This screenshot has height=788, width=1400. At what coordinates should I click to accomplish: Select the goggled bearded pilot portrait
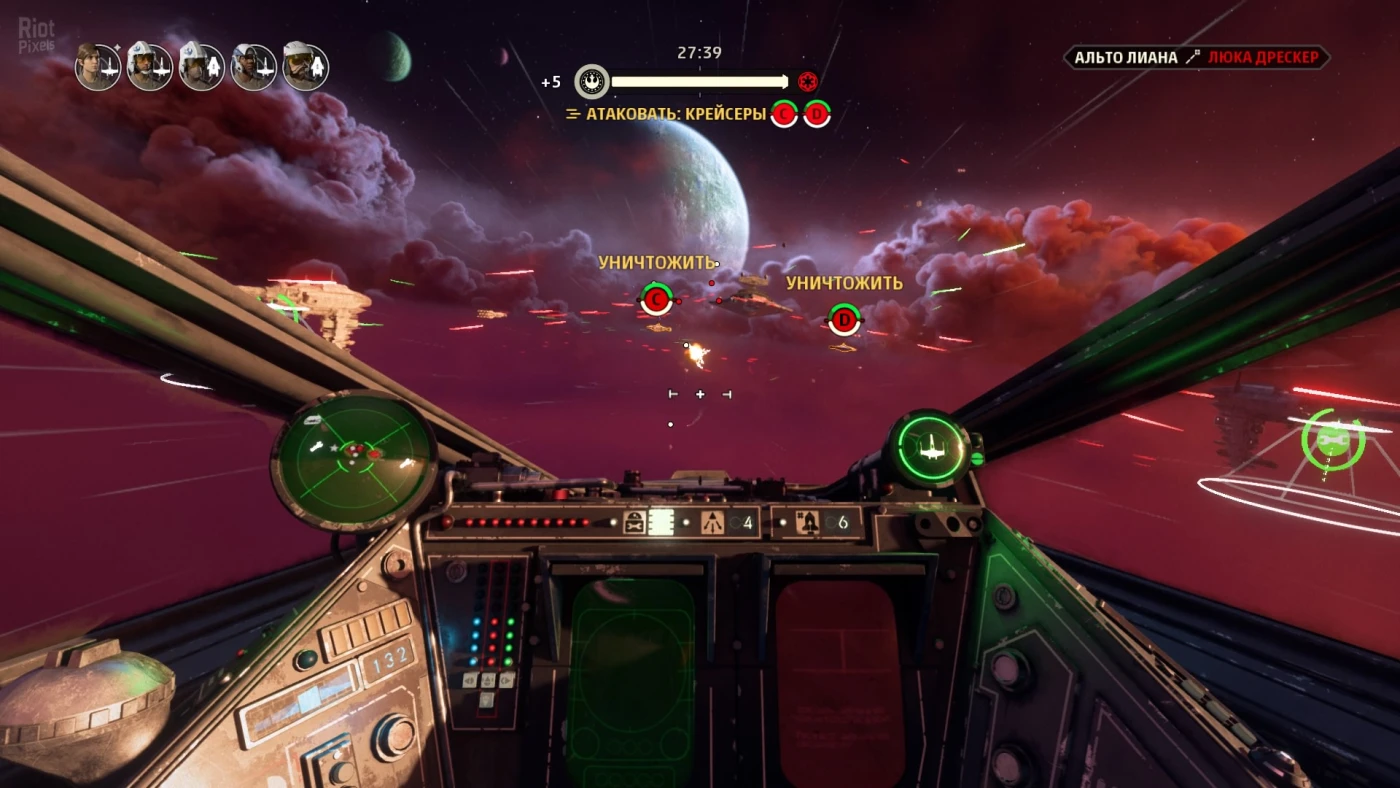tap(305, 67)
